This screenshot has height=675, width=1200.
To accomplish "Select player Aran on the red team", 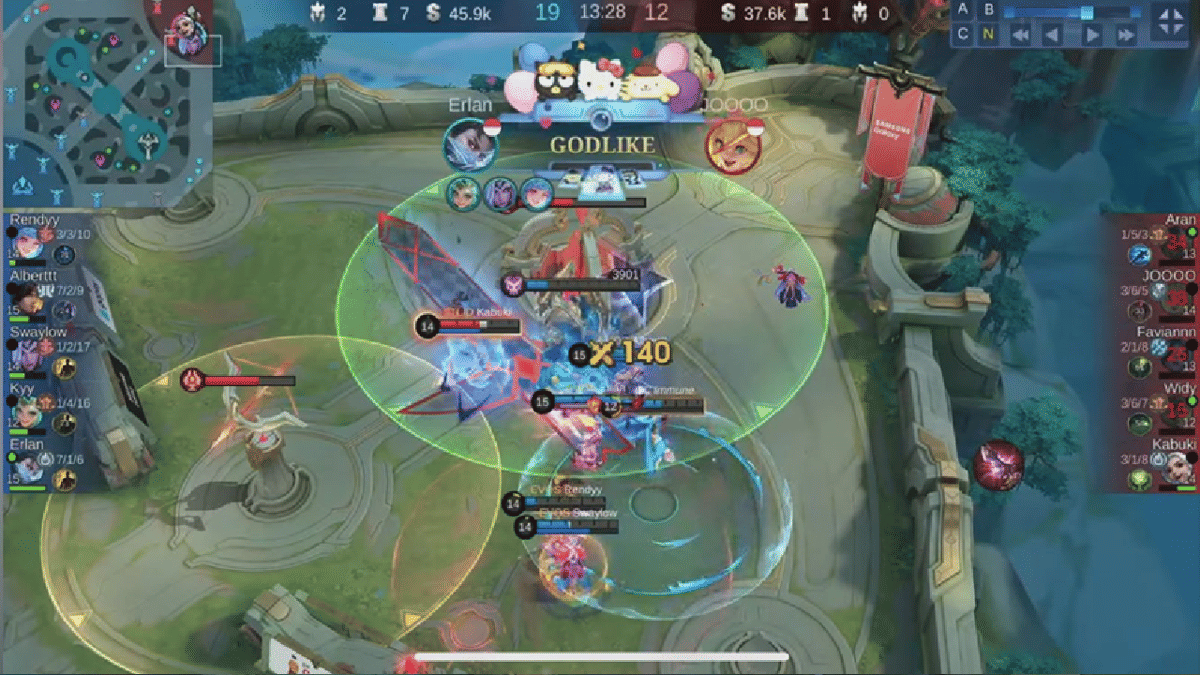I will click(1176, 242).
